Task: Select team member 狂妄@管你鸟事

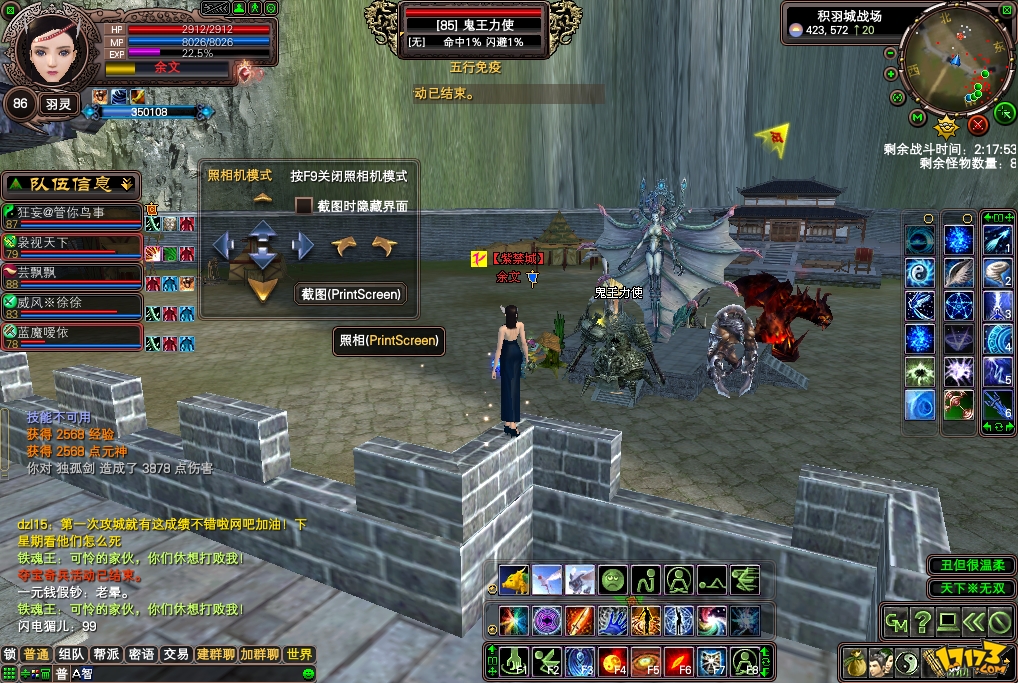Action: 70,213
